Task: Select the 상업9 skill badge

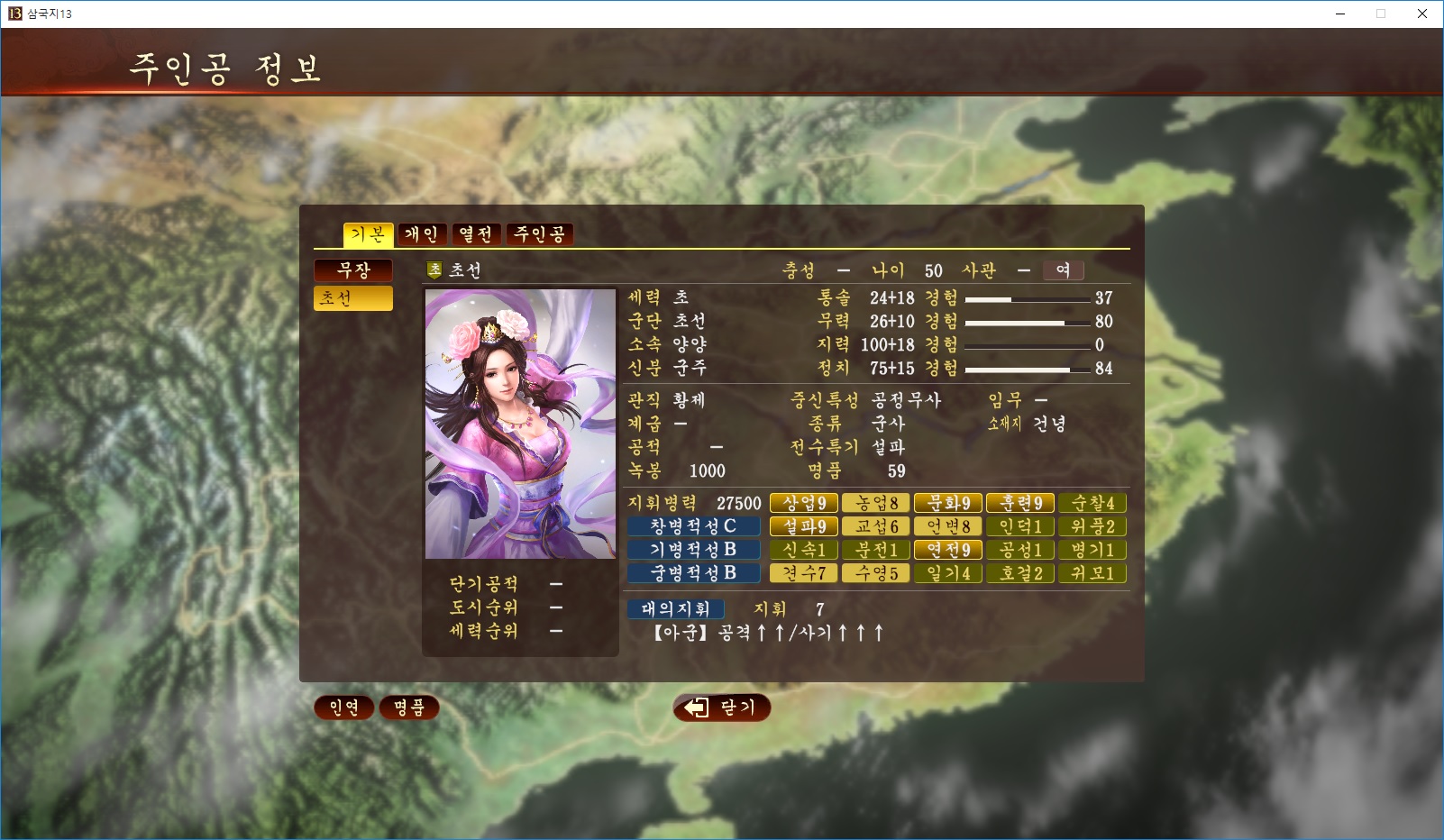Action: click(804, 503)
